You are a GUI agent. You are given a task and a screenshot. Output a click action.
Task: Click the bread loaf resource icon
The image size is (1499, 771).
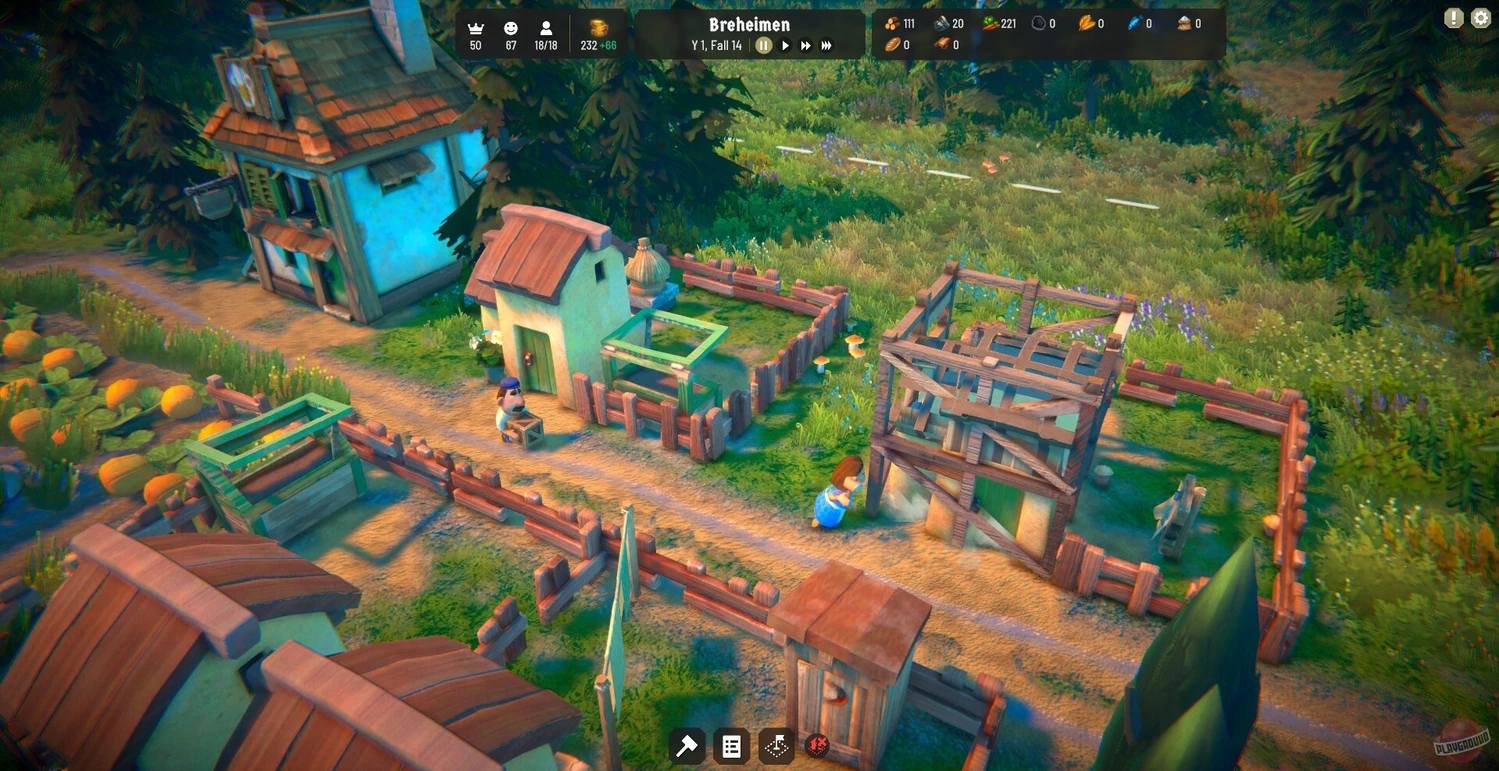point(892,45)
